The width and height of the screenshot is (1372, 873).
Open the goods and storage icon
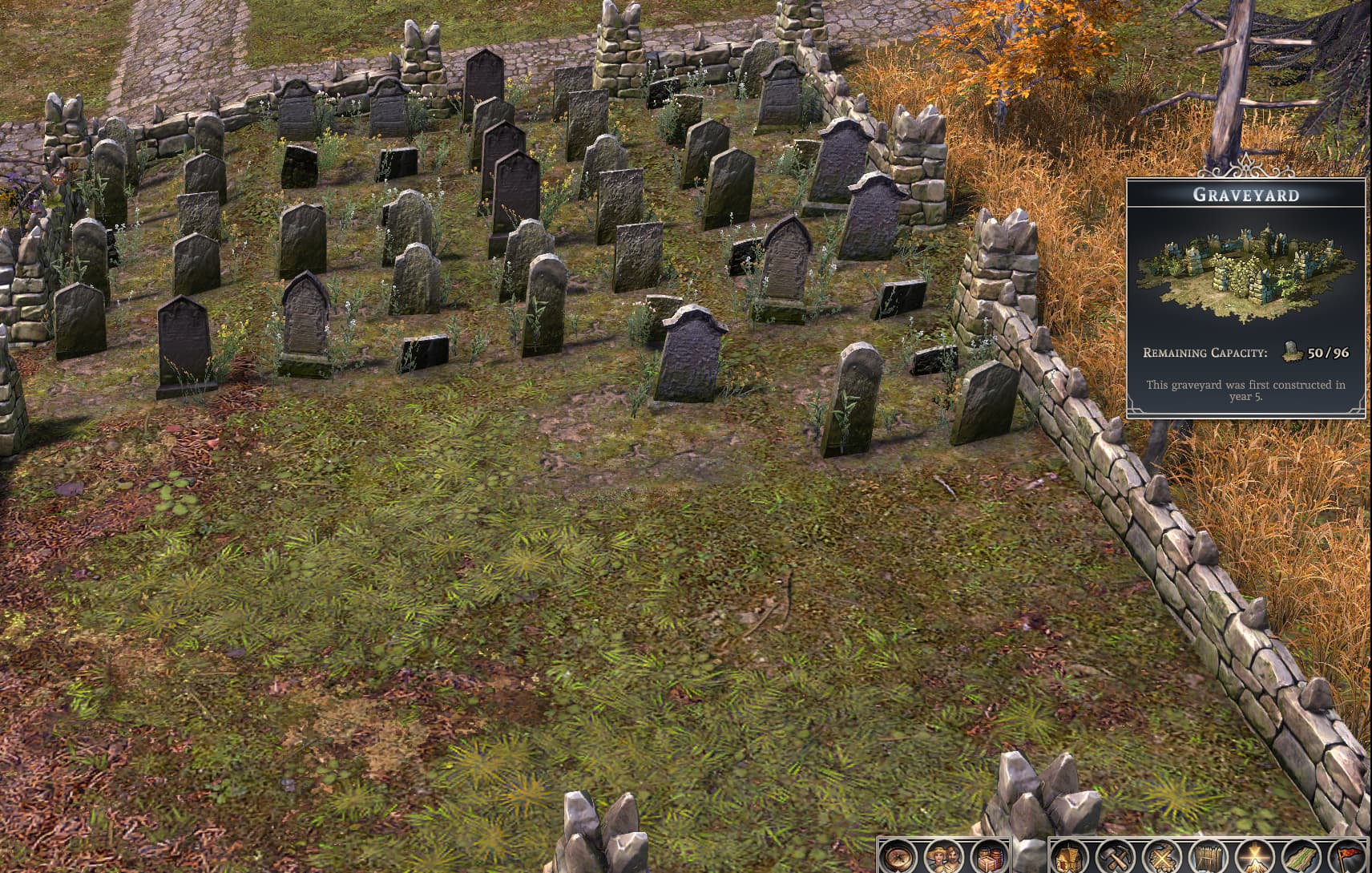pyautogui.click(x=987, y=859)
